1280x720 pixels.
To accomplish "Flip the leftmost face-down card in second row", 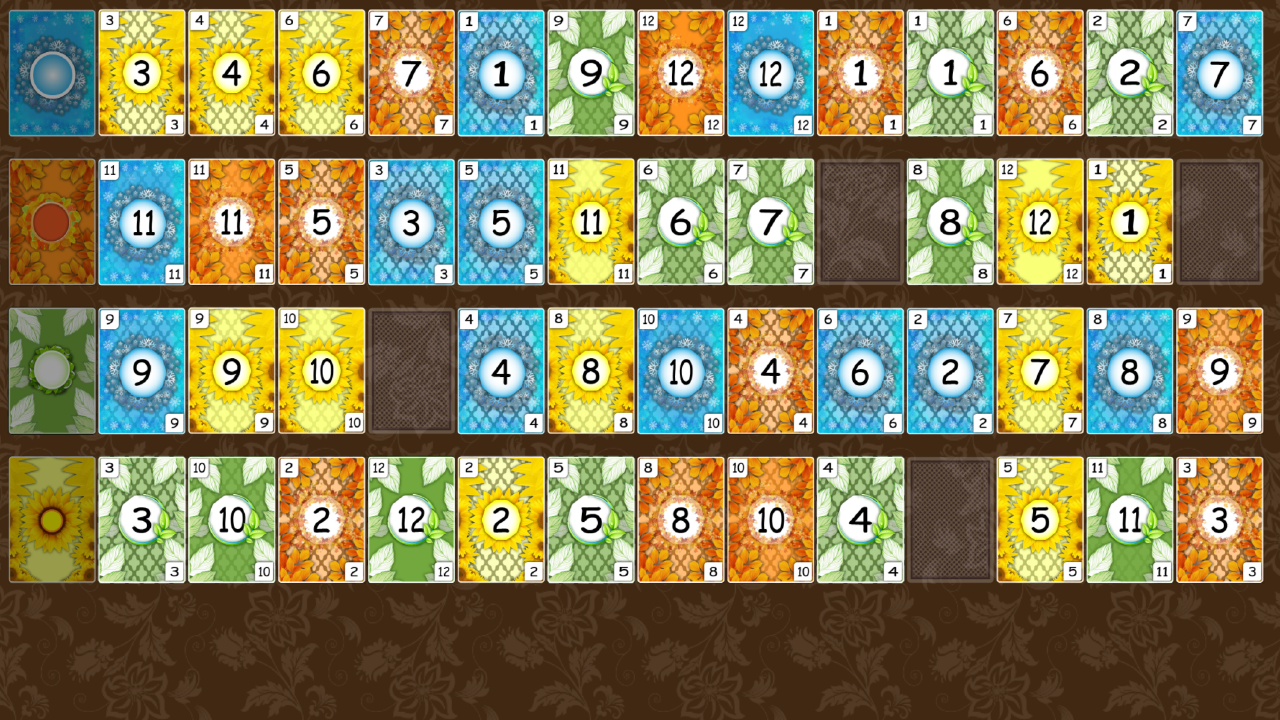I will (860, 221).
